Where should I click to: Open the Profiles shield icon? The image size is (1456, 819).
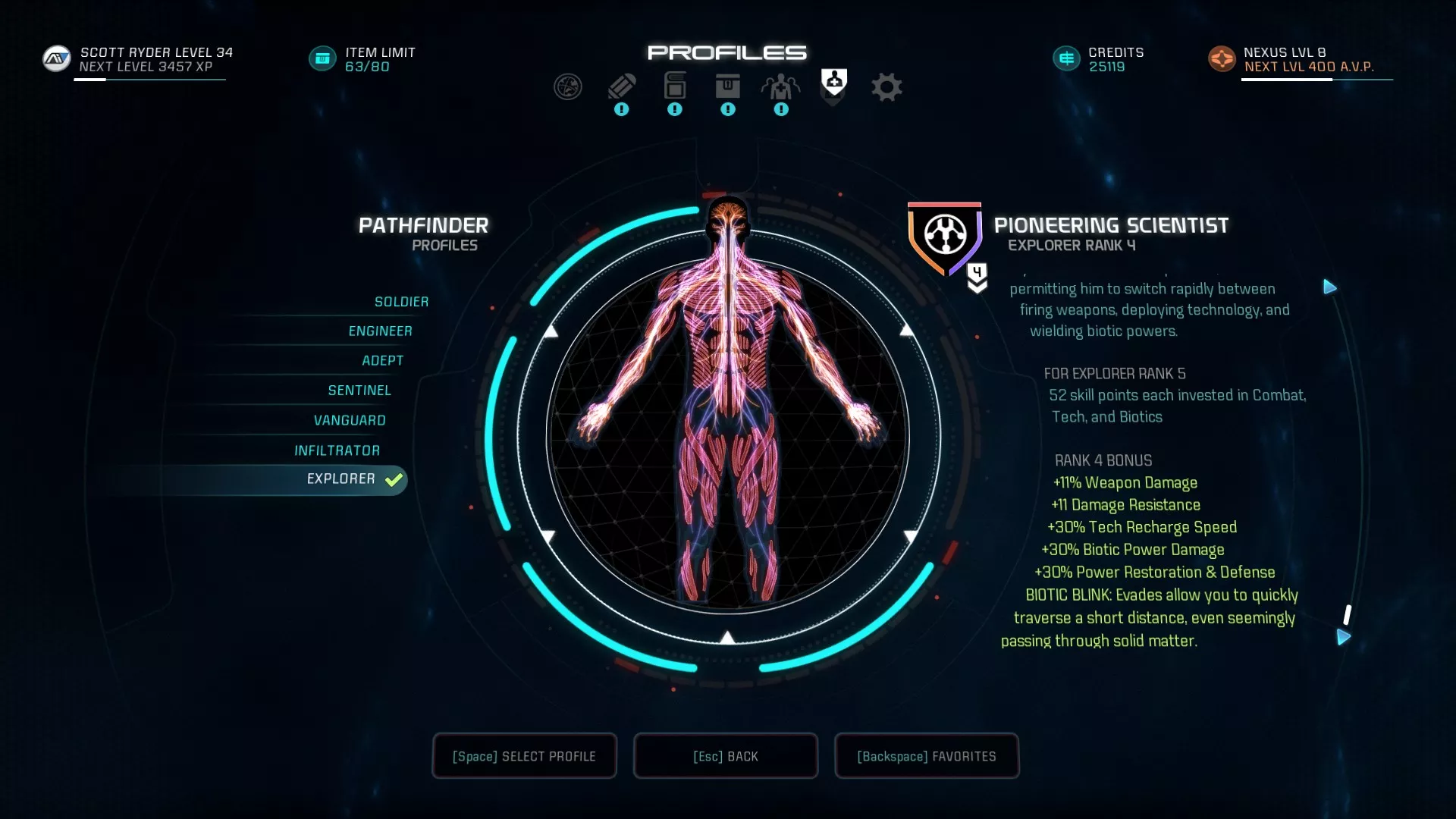pyautogui.click(x=833, y=83)
